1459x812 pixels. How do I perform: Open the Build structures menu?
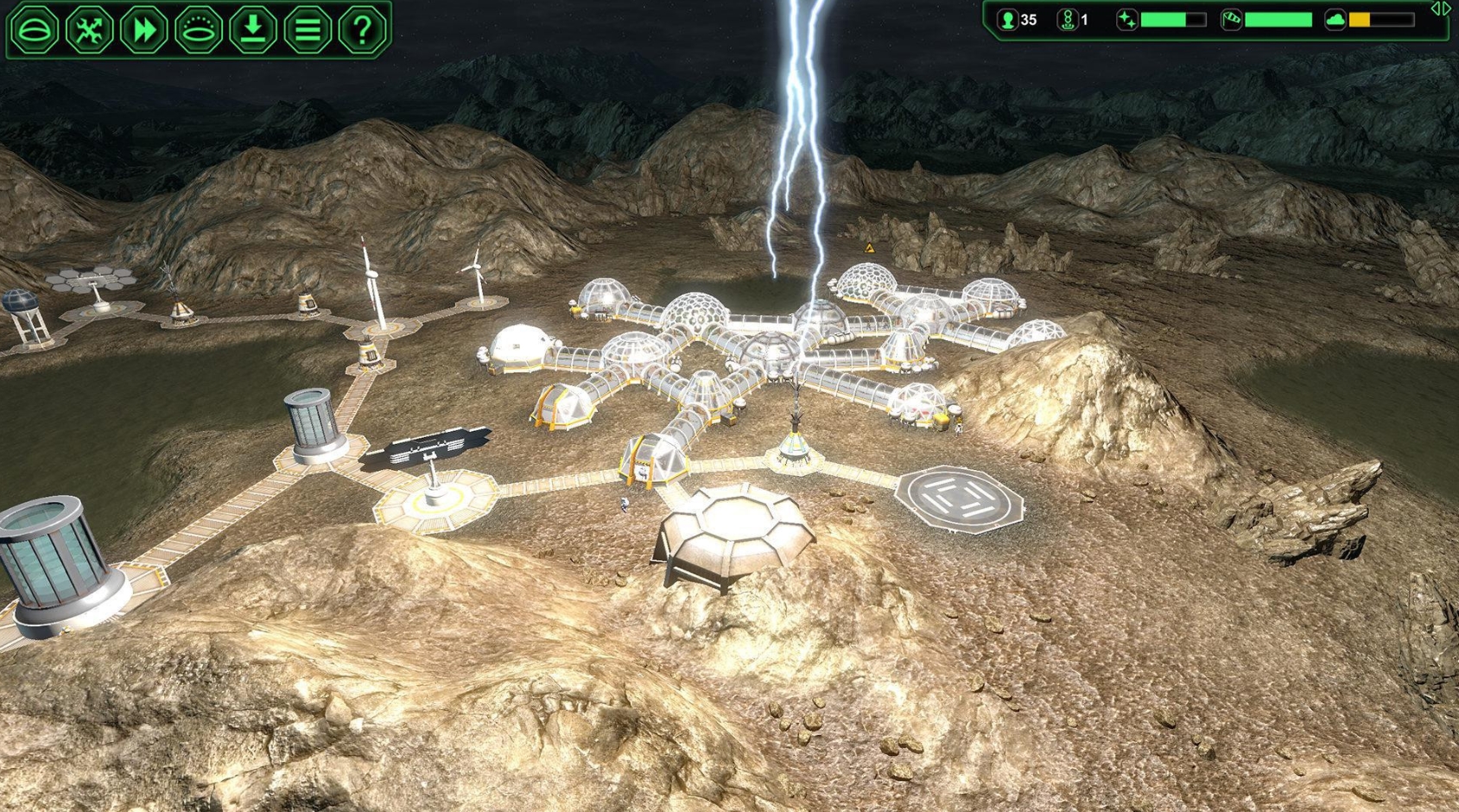click(33, 29)
